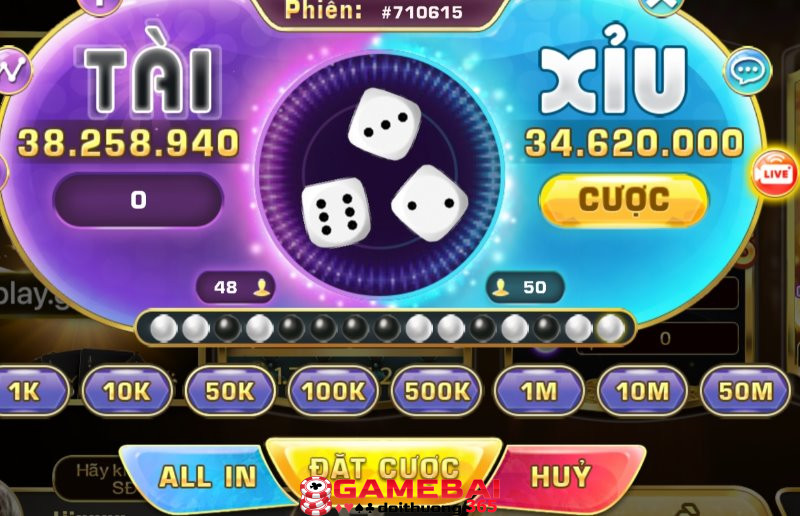Open the trend chart icon

tap(12, 70)
